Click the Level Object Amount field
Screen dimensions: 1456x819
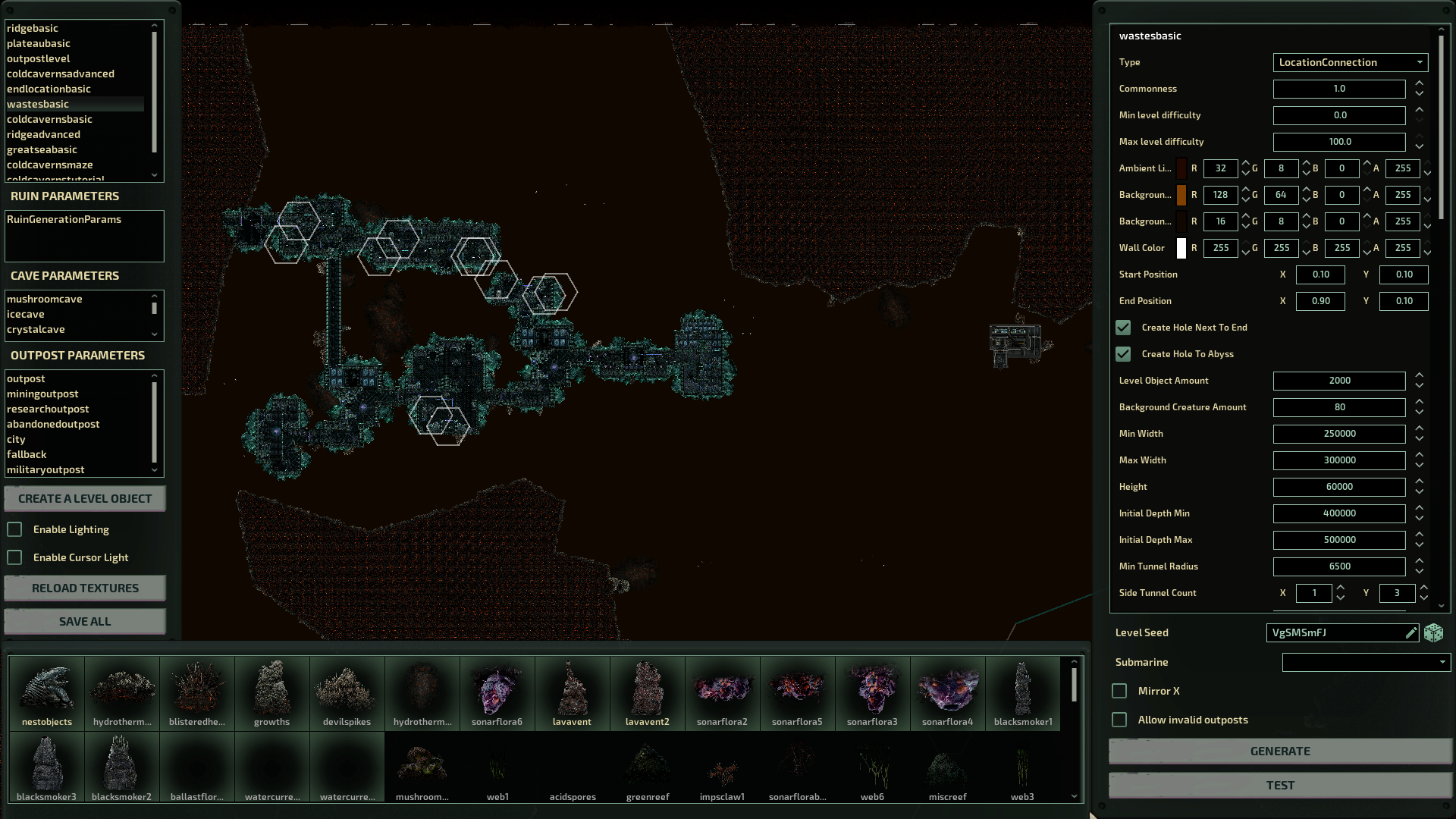[1338, 381]
